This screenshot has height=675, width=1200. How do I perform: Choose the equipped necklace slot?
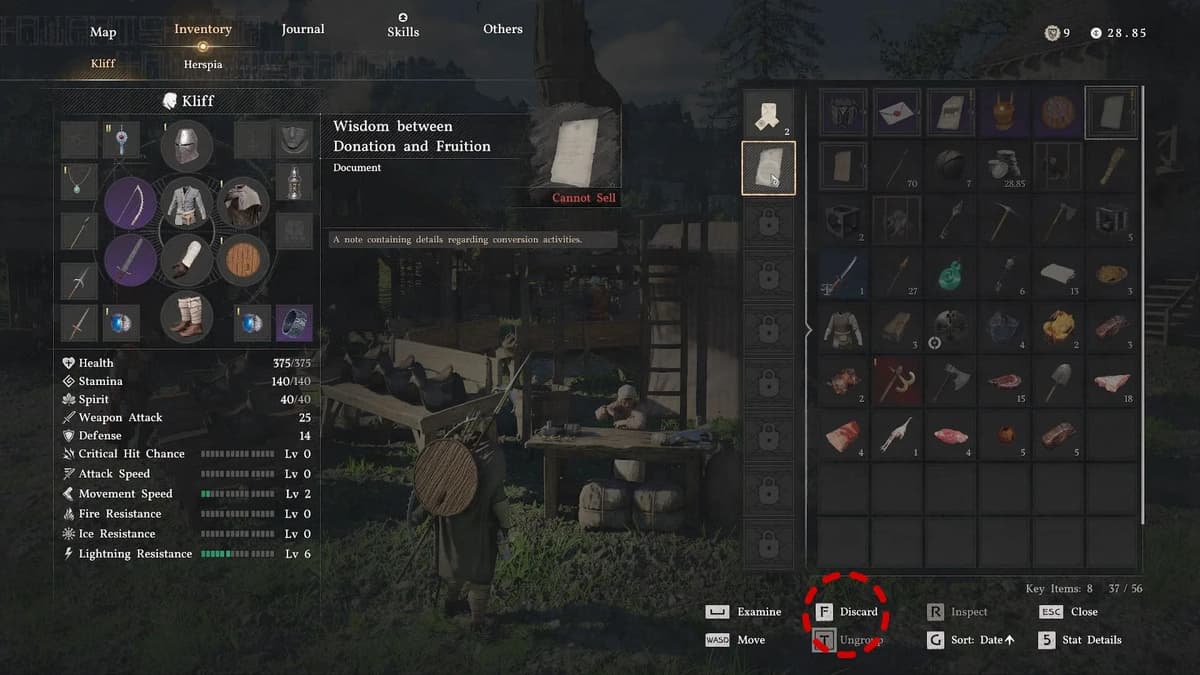point(79,182)
